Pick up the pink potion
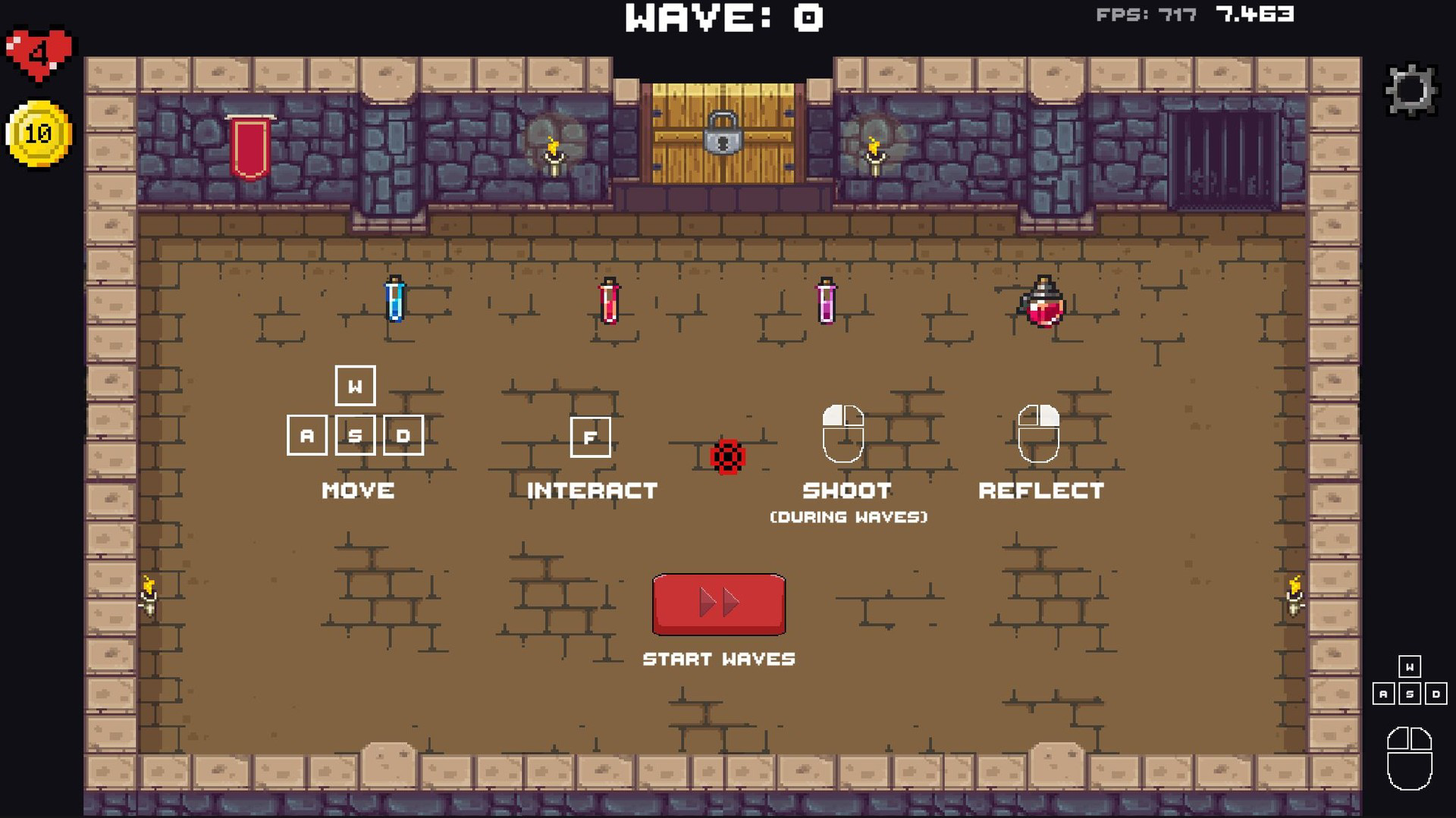 [x=827, y=302]
